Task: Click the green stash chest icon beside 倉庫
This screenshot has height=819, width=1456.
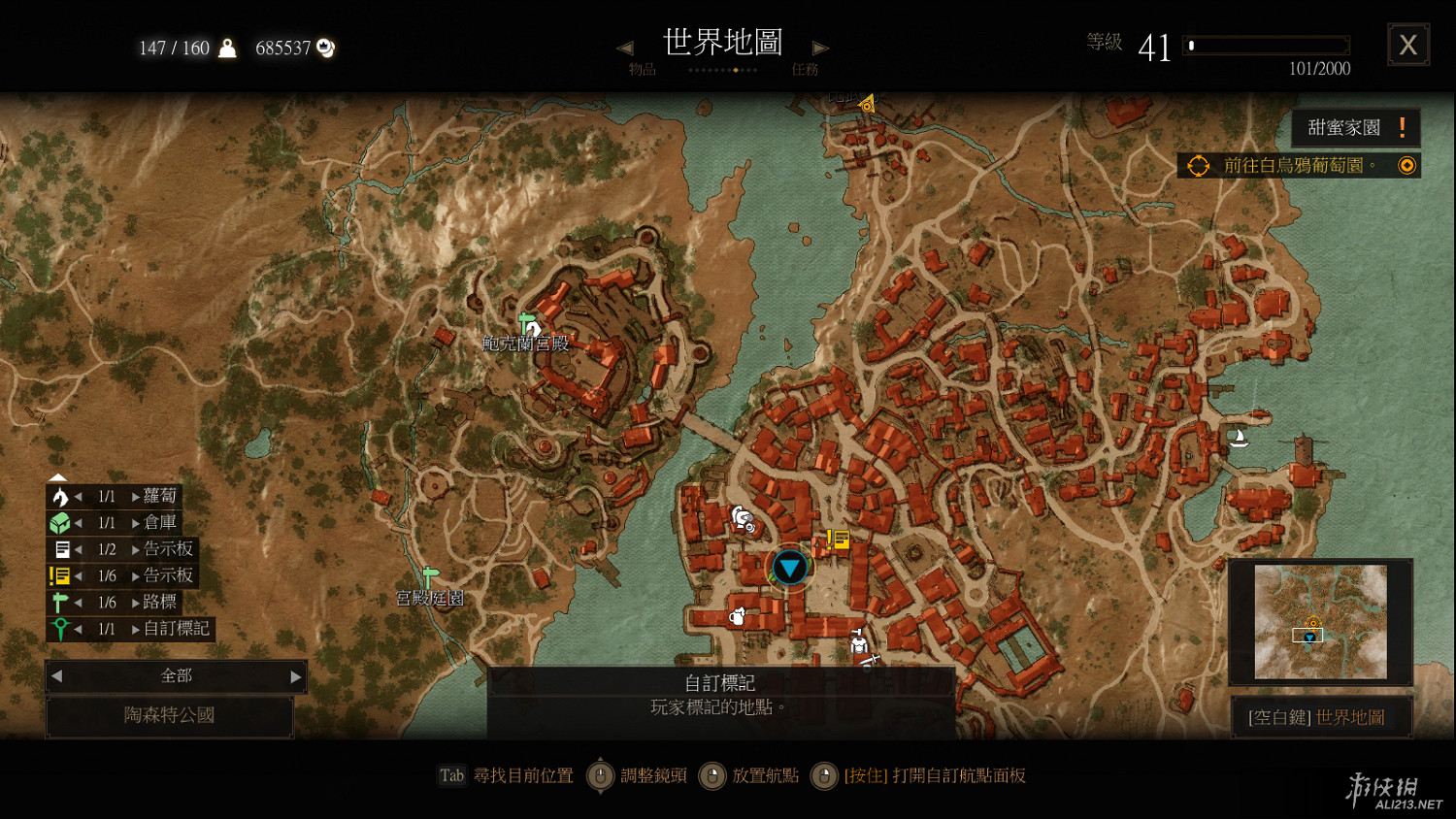Action: pyautogui.click(x=59, y=524)
